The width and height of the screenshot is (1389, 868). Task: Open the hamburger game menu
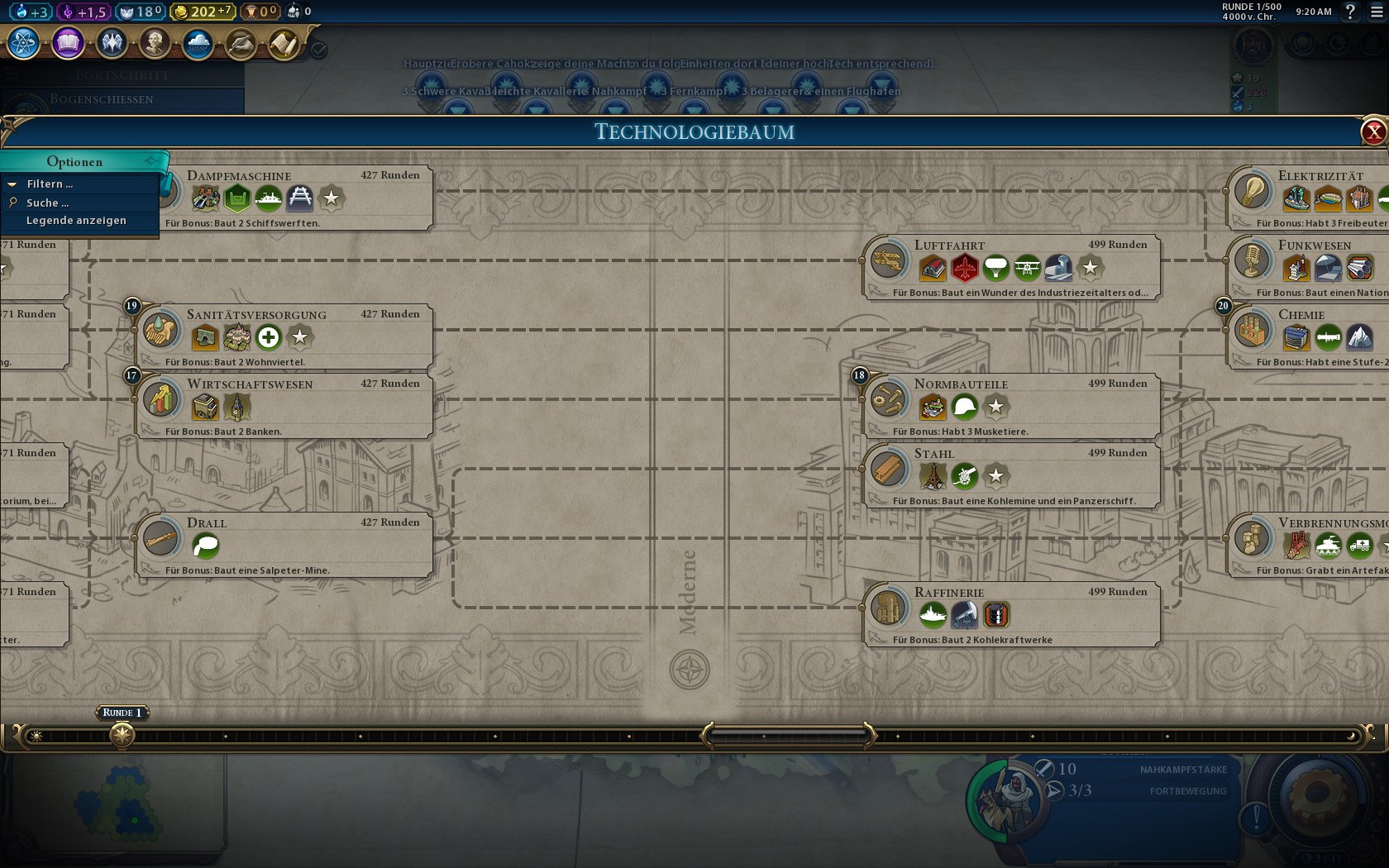click(1376, 12)
